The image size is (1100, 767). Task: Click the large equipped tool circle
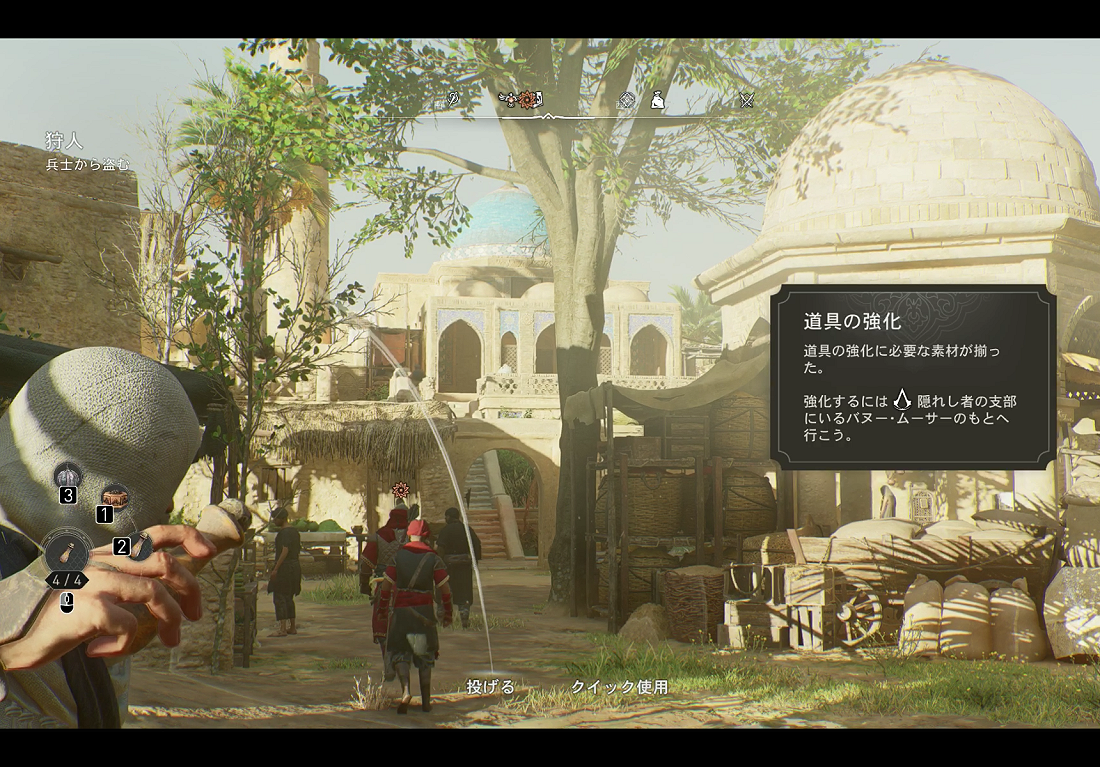[x=67, y=552]
